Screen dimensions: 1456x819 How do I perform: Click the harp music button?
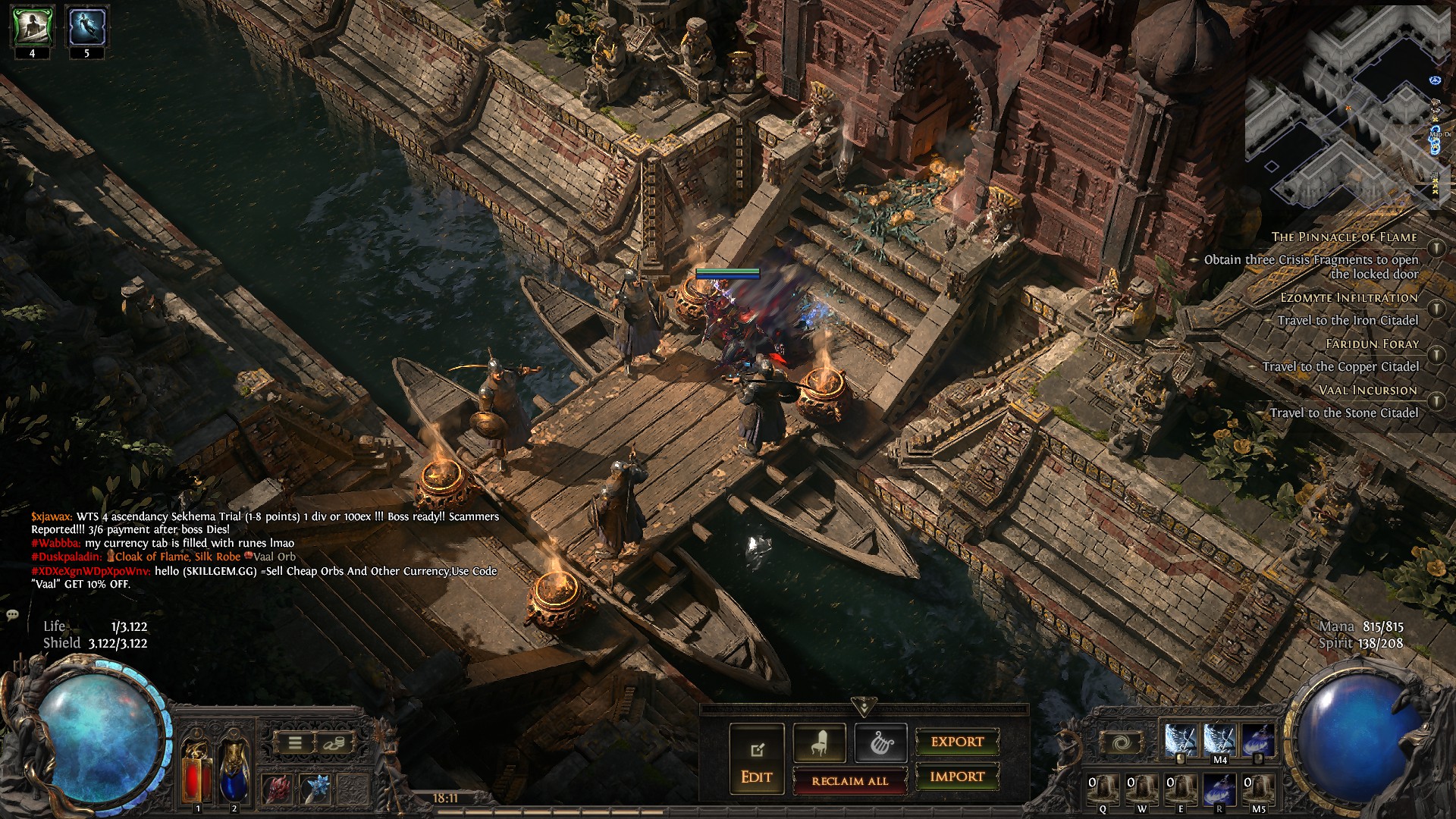coord(880,743)
